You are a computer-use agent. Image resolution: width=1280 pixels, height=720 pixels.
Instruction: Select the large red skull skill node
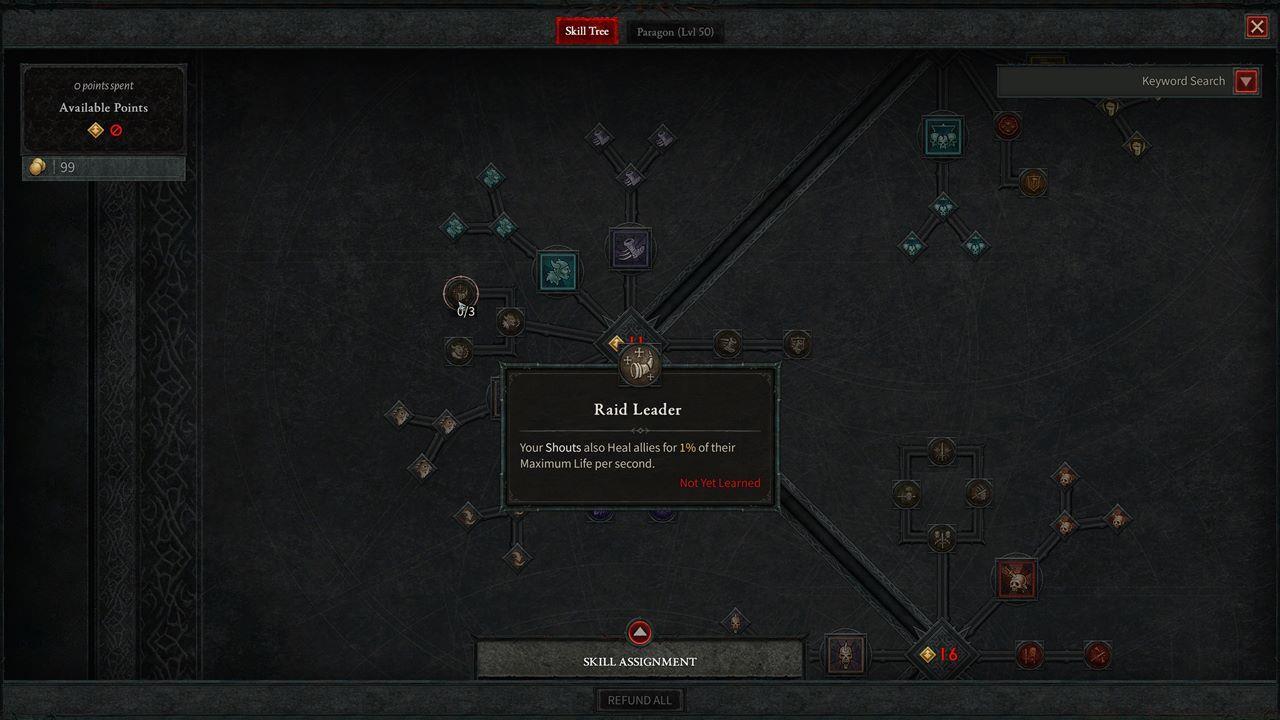[x=1017, y=580]
